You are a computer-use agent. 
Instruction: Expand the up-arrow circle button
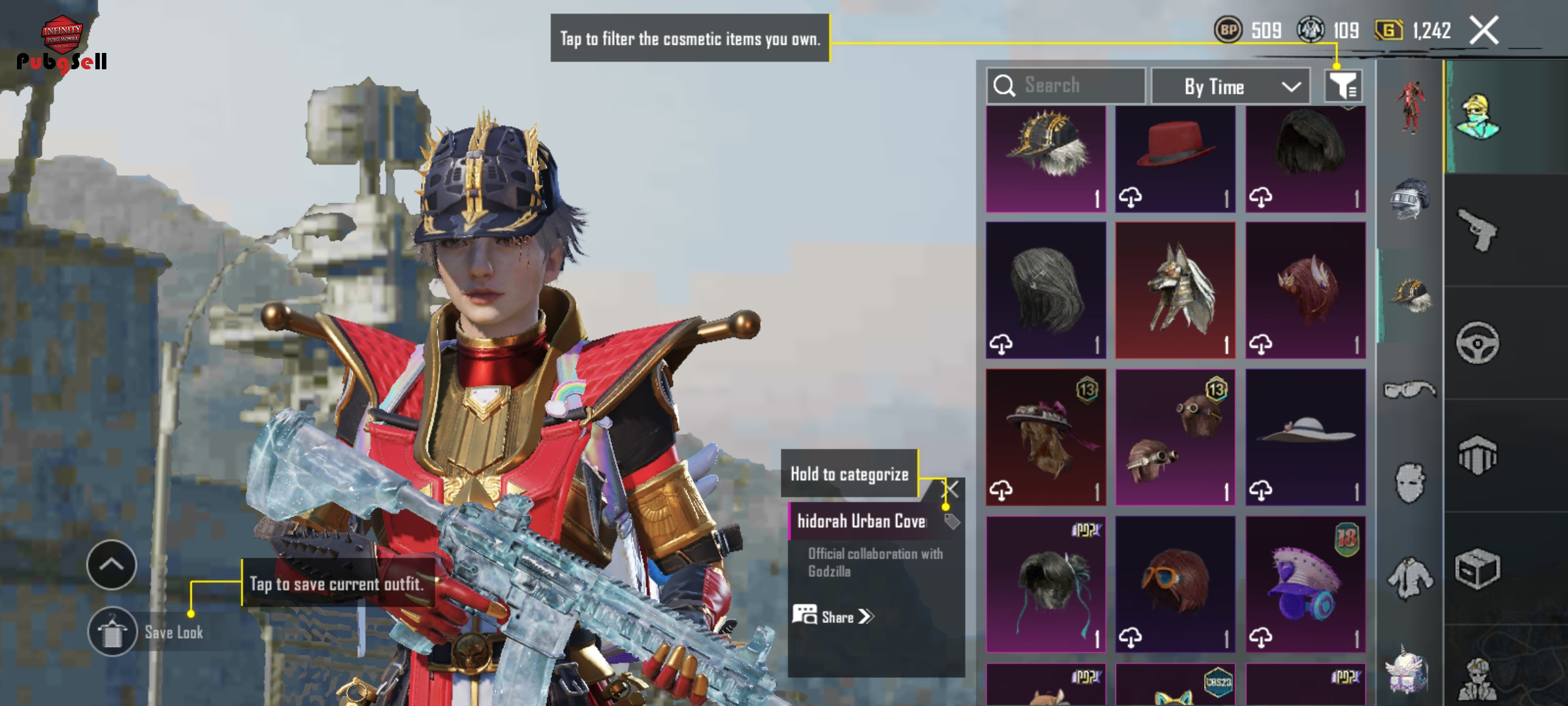111,565
